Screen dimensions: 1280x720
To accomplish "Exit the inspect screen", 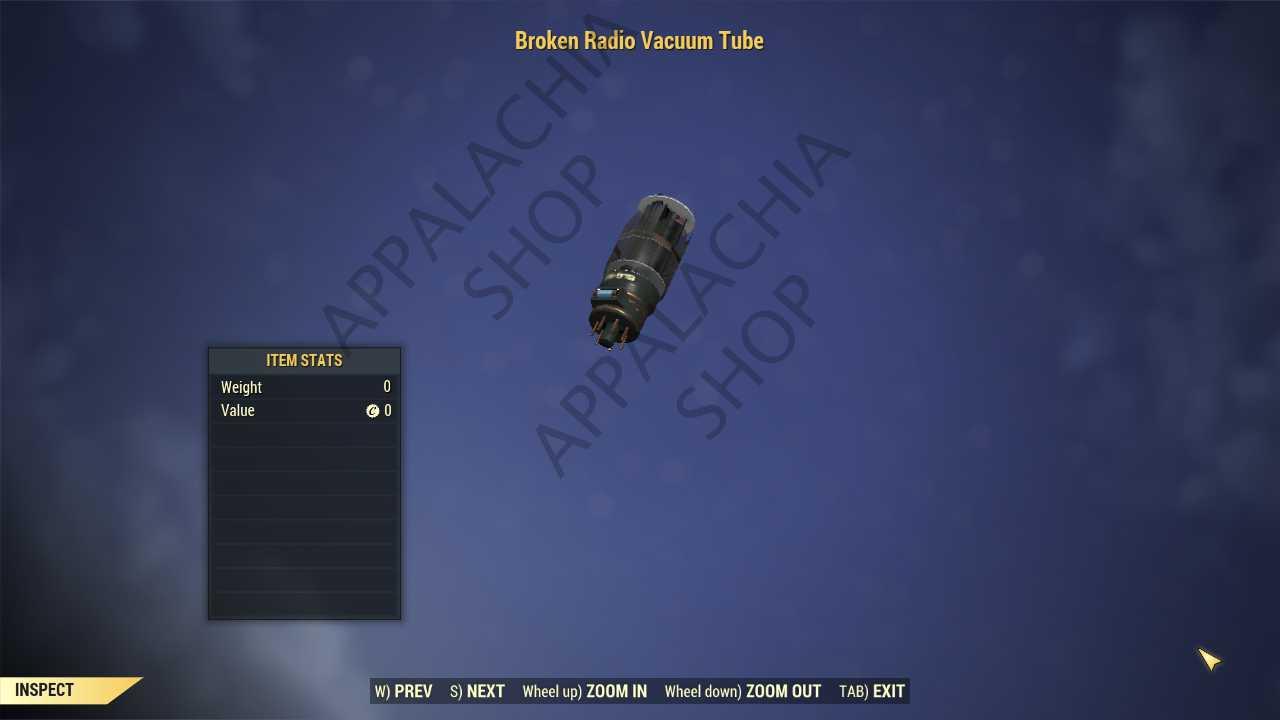I will coord(872,691).
